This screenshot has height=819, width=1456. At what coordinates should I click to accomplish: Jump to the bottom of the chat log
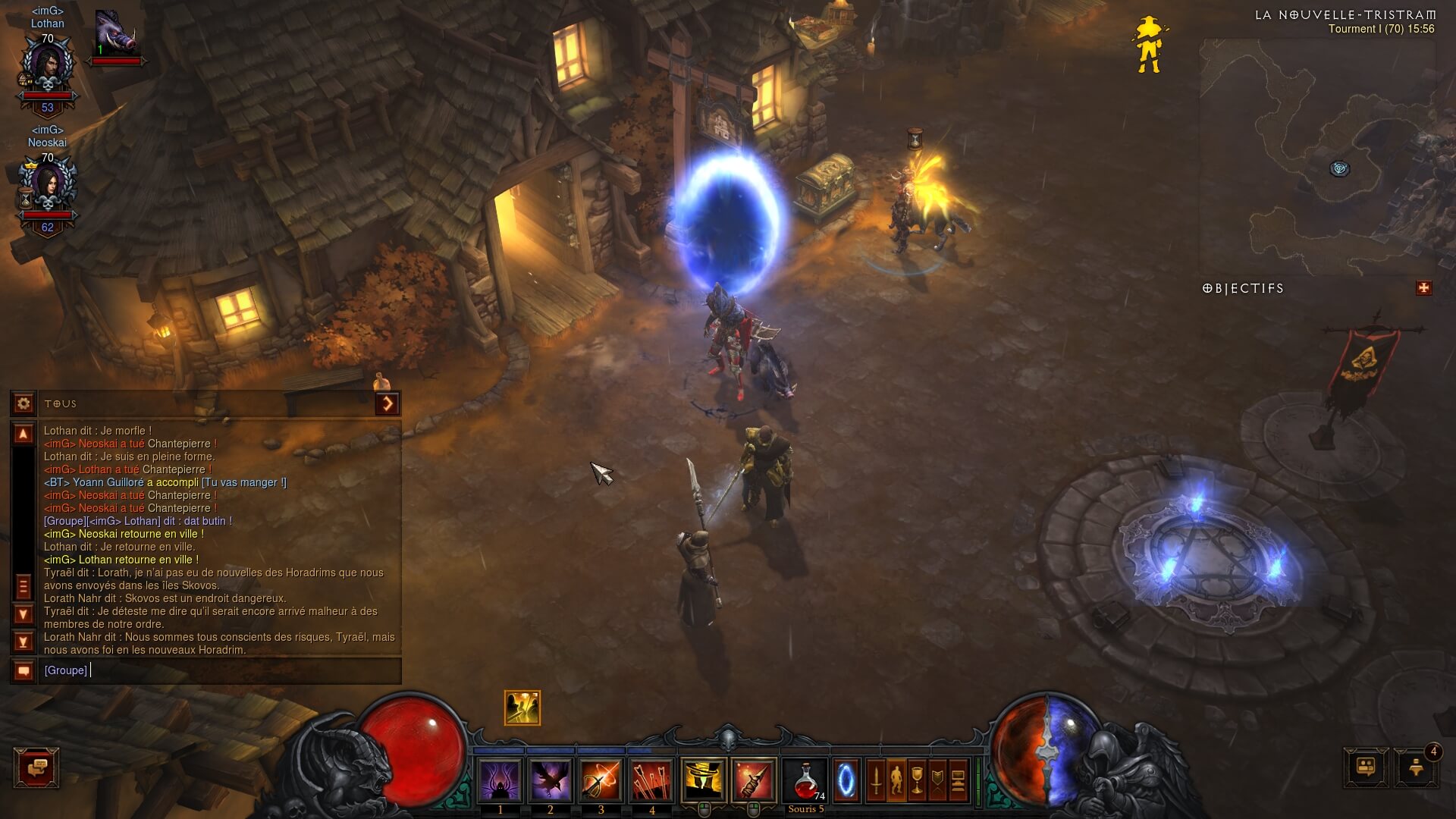[x=24, y=642]
